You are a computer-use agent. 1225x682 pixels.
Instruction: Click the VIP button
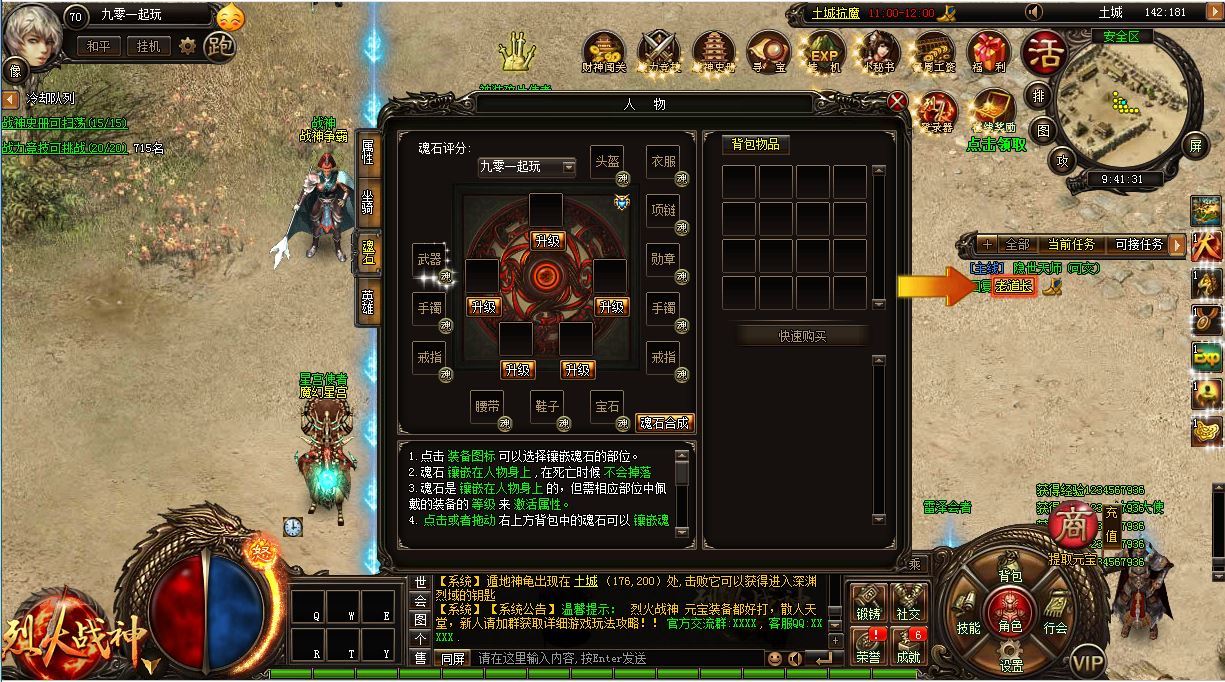[1088, 661]
